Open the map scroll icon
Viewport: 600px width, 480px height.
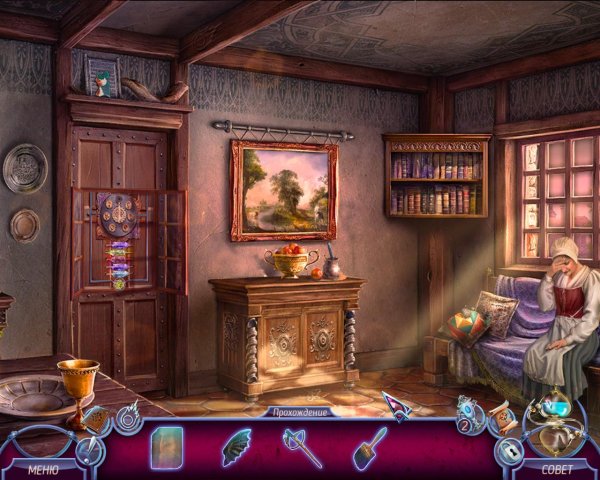(499, 417)
